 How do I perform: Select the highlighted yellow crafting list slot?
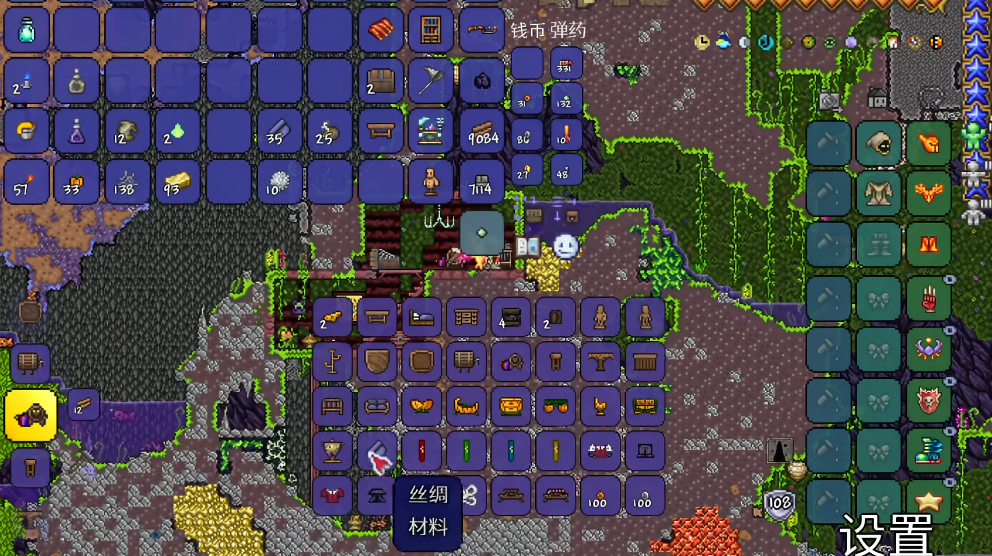click(x=30, y=415)
